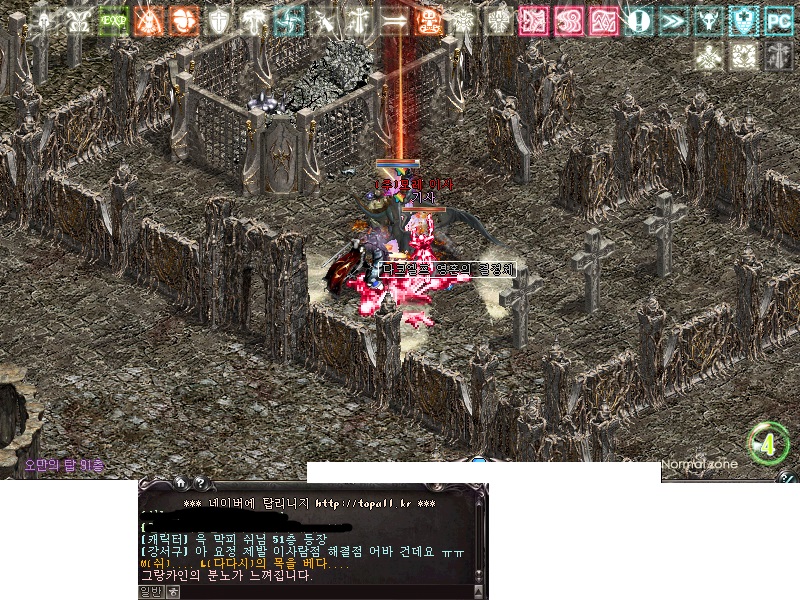Click the green orb showing number 4
This screenshot has height=600, width=800.
point(768,444)
